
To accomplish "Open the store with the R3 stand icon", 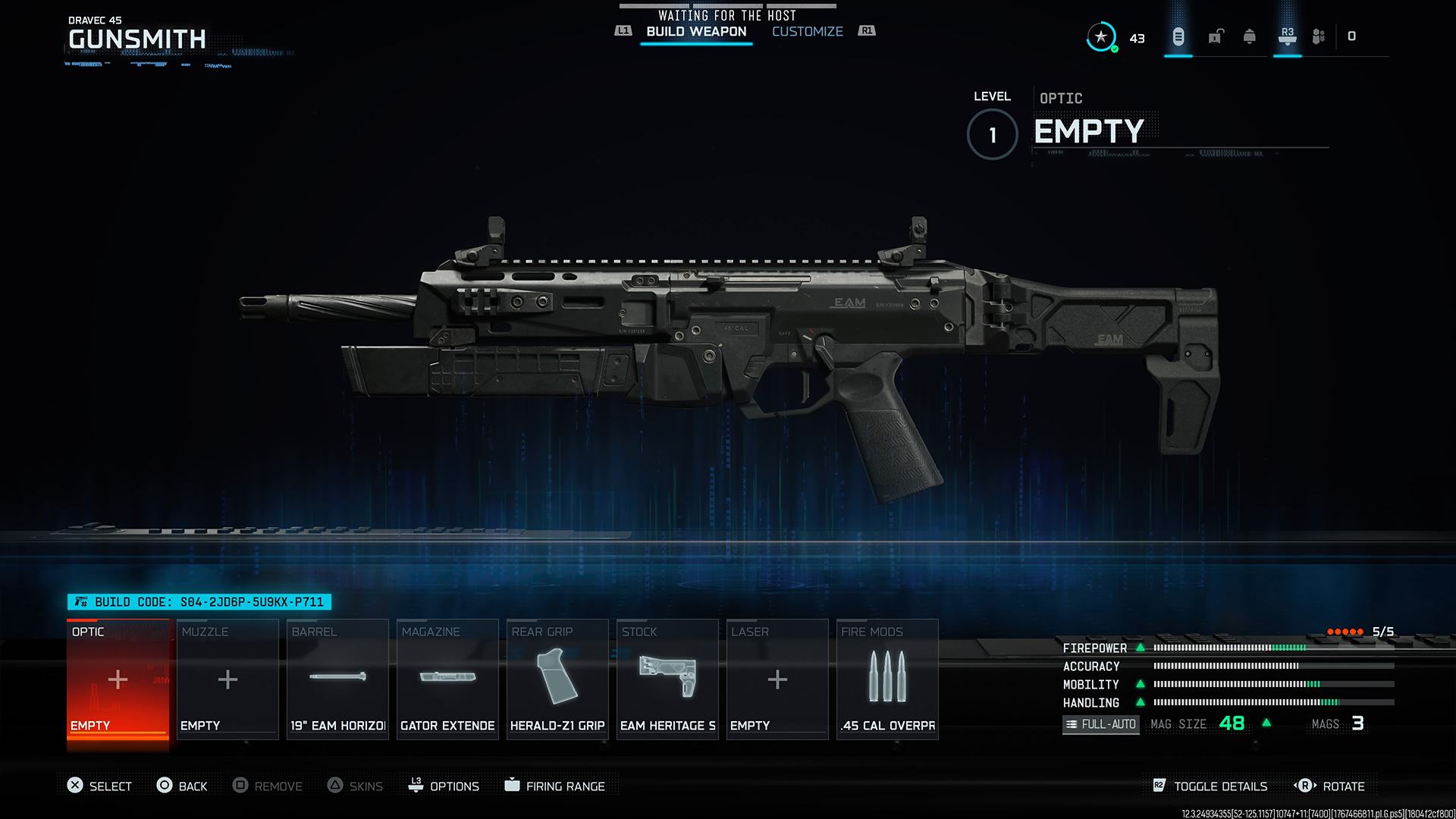I will click(1286, 36).
